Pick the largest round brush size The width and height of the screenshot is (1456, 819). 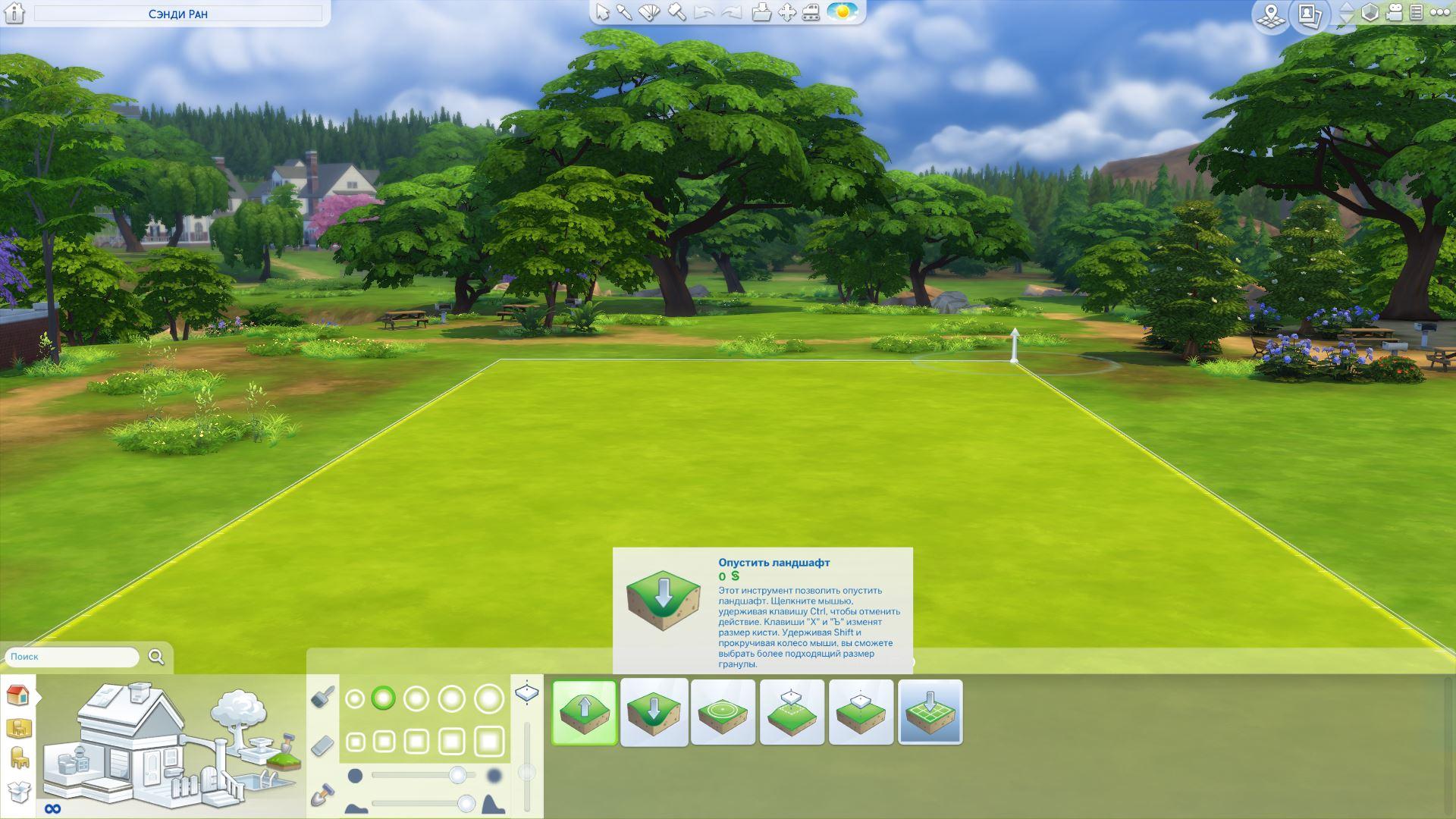click(x=489, y=698)
